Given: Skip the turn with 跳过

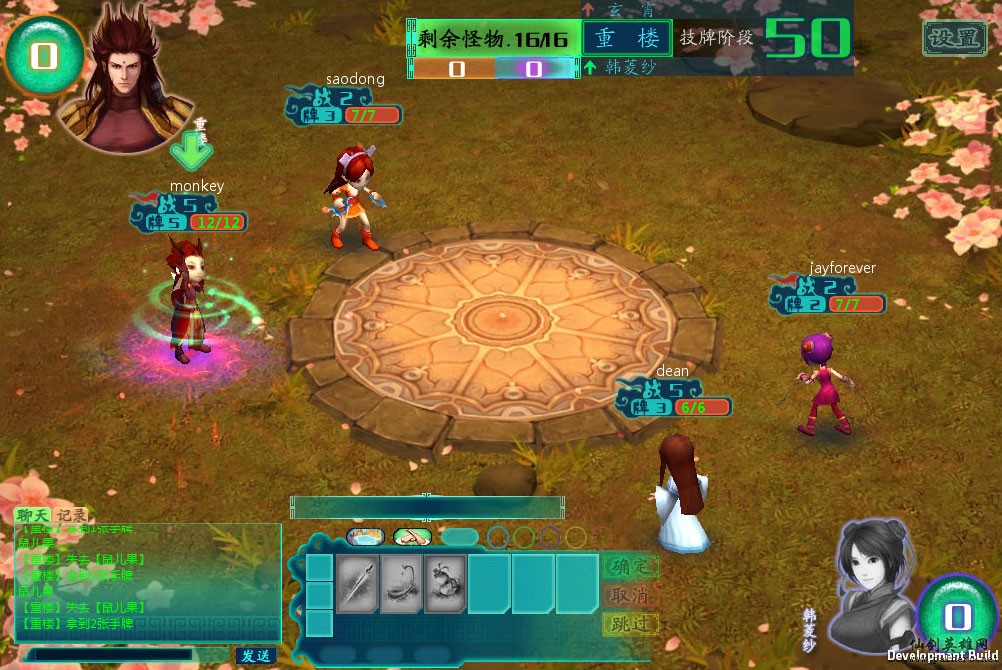Looking at the screenshot, I should coord(630,624).
